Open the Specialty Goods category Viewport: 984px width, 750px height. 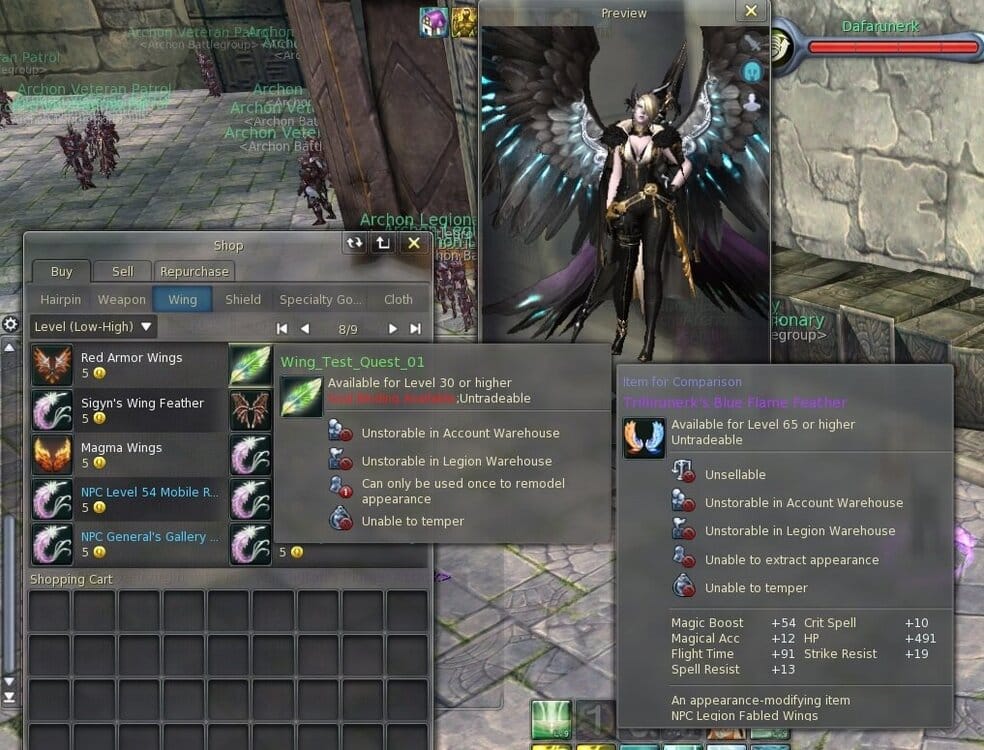320,299
